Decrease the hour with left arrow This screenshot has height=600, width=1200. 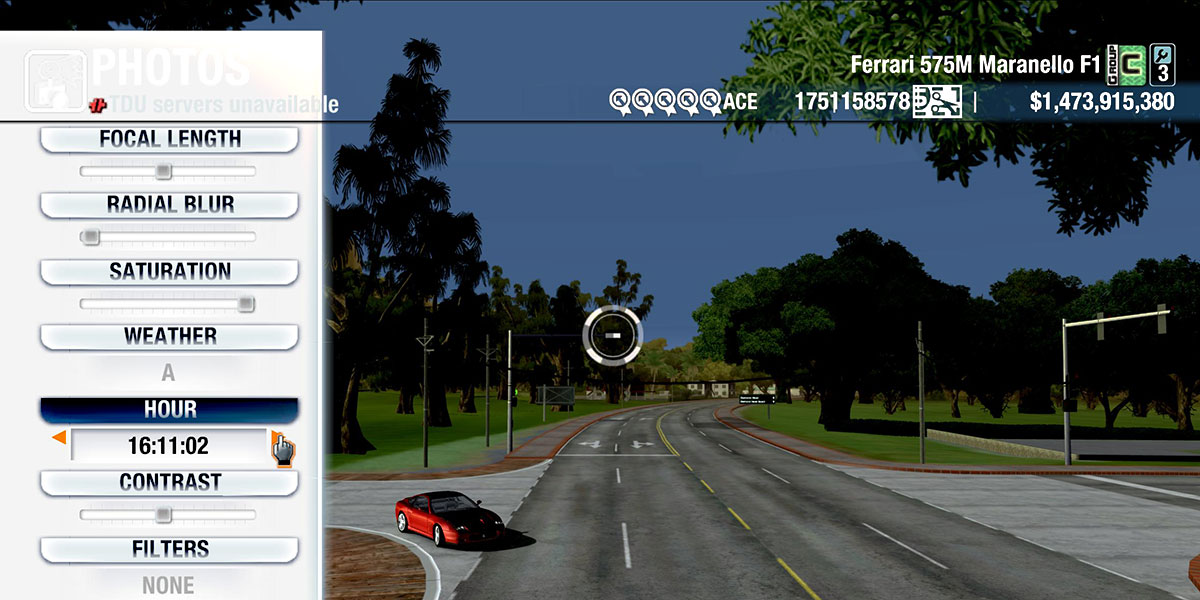[x=59, y=438]
